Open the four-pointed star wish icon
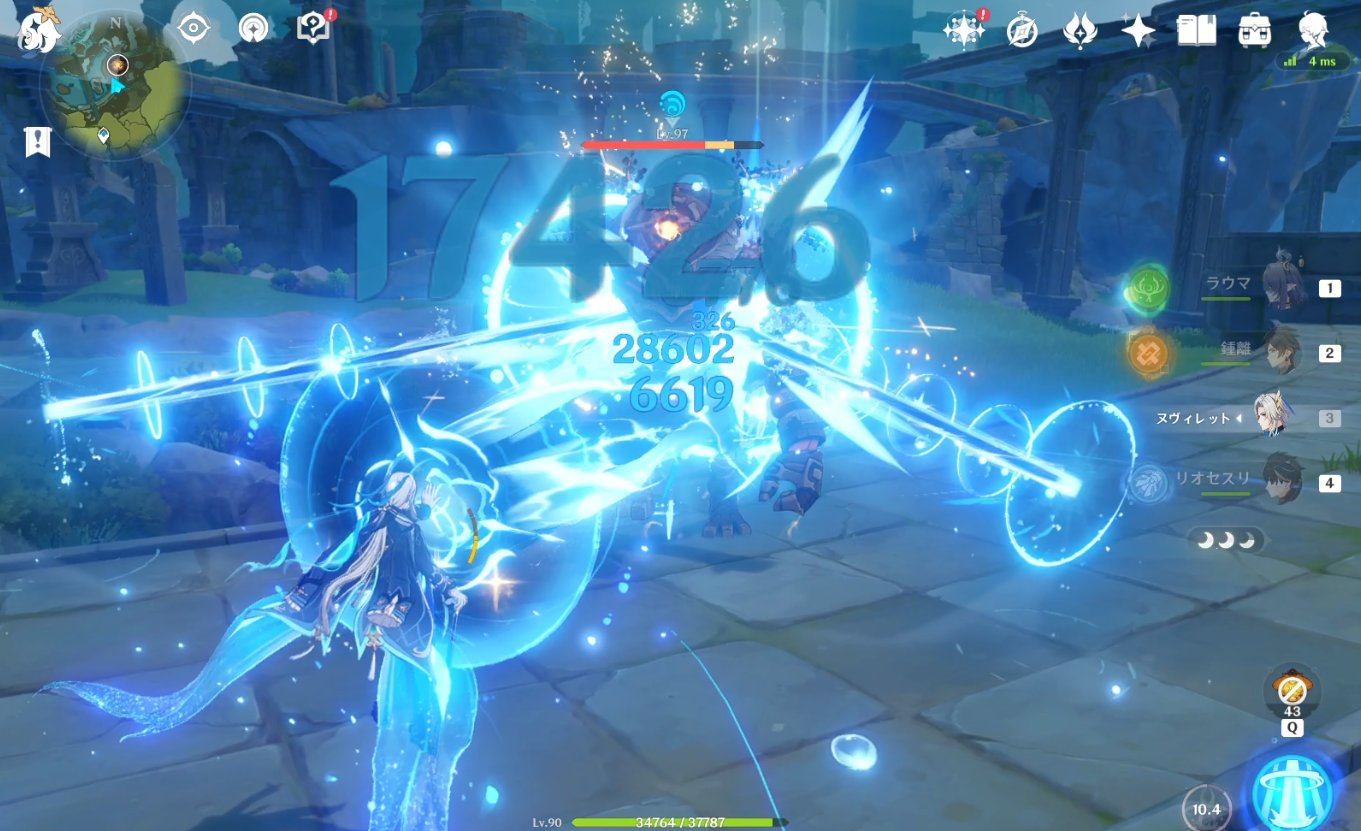The height and width of the screenshot is (831, 1361). tap(1138, 32)
